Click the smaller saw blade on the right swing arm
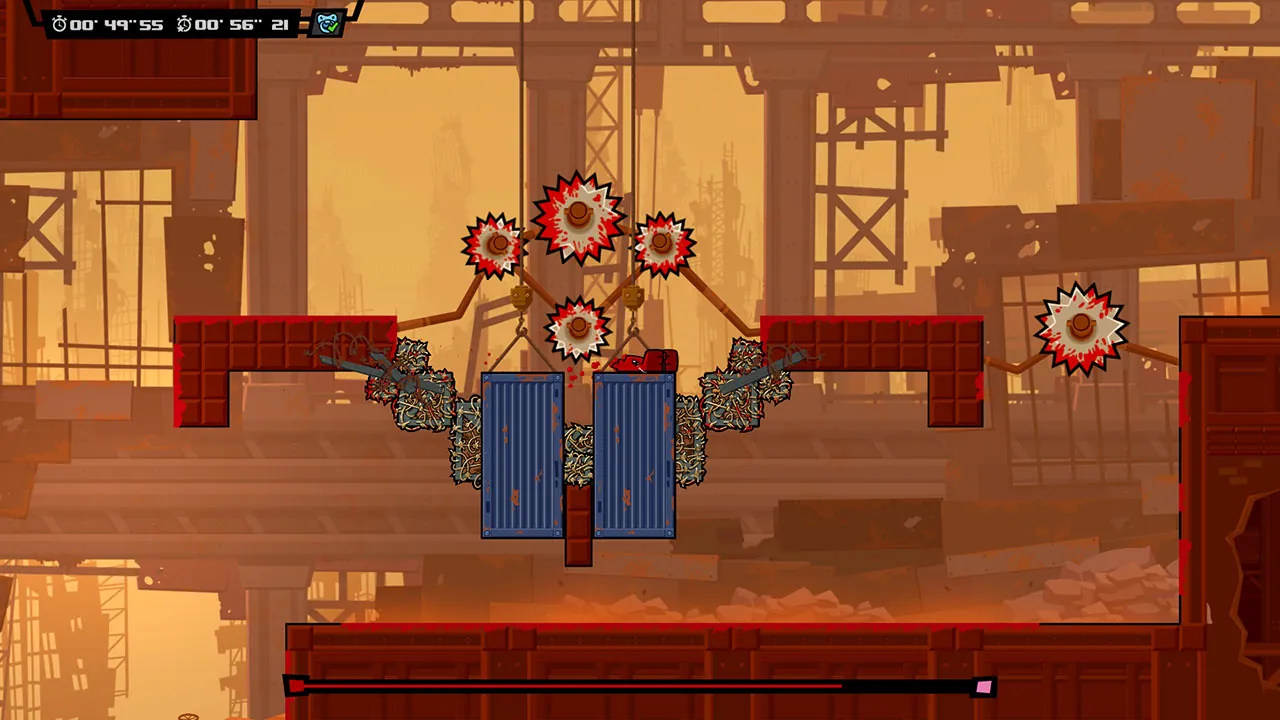This screenshot has height=720, width=1280. (x=662, y=241)
